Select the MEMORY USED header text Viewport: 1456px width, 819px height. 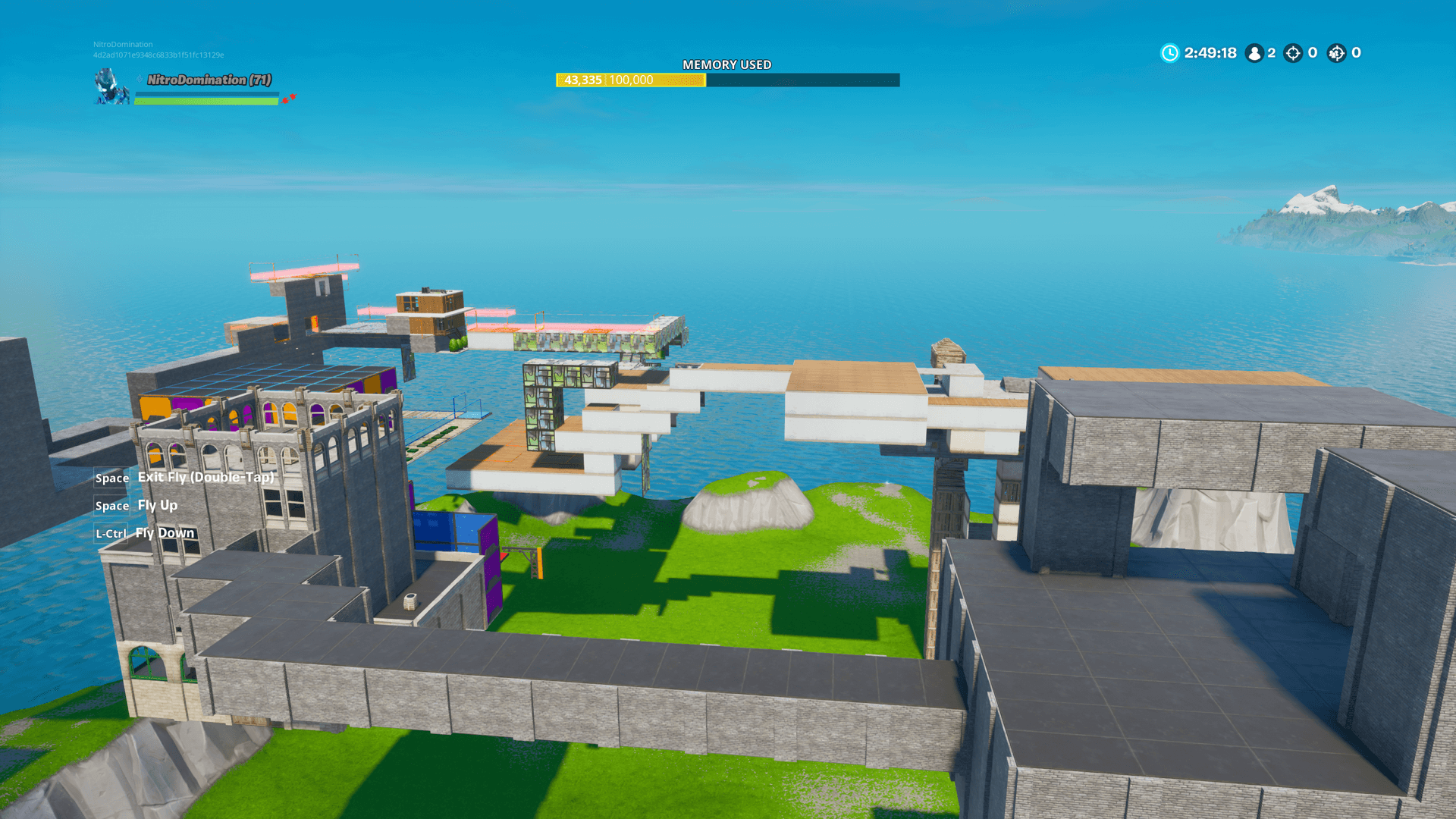pos(727,64)
